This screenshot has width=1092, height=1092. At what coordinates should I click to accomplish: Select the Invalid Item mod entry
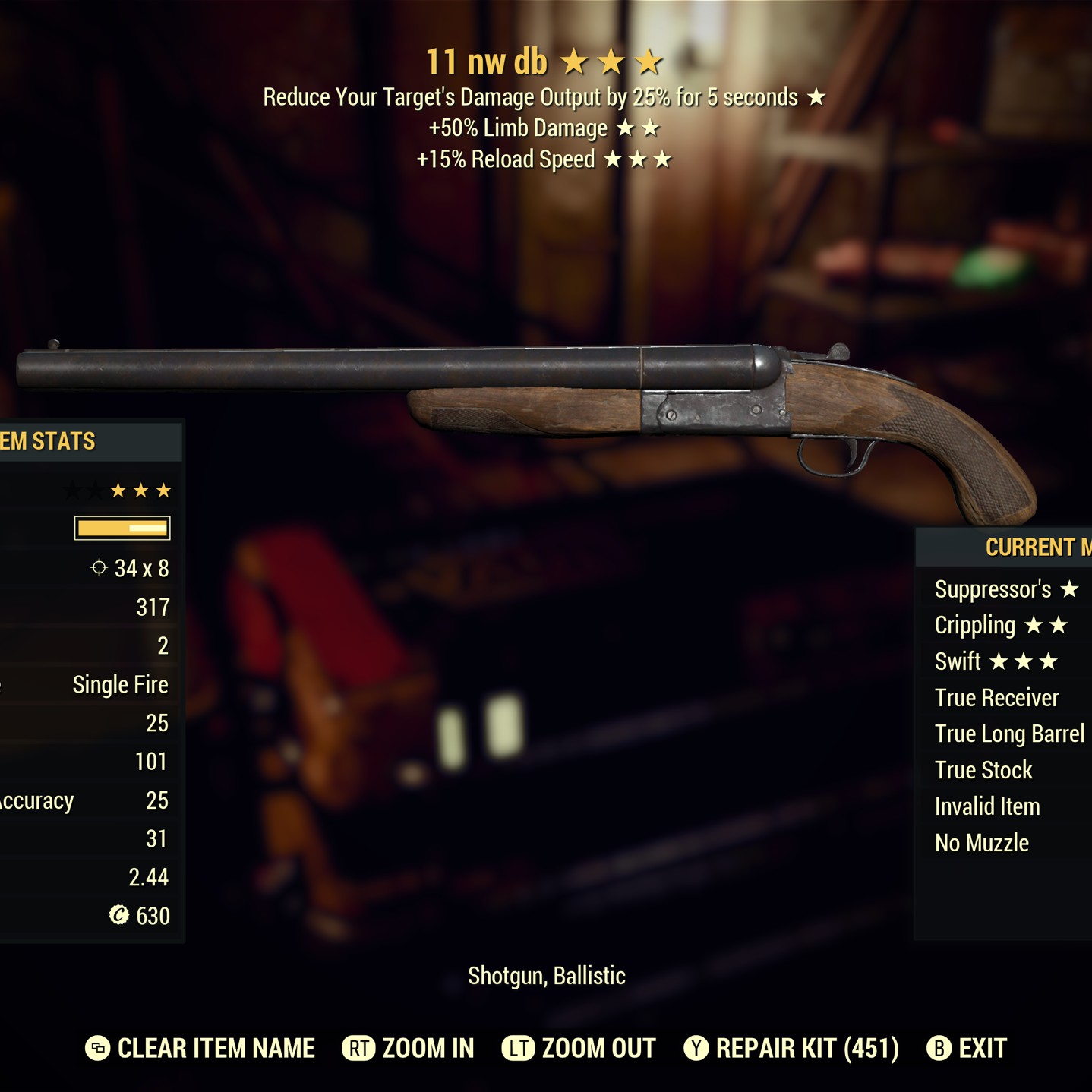[987, 806]
